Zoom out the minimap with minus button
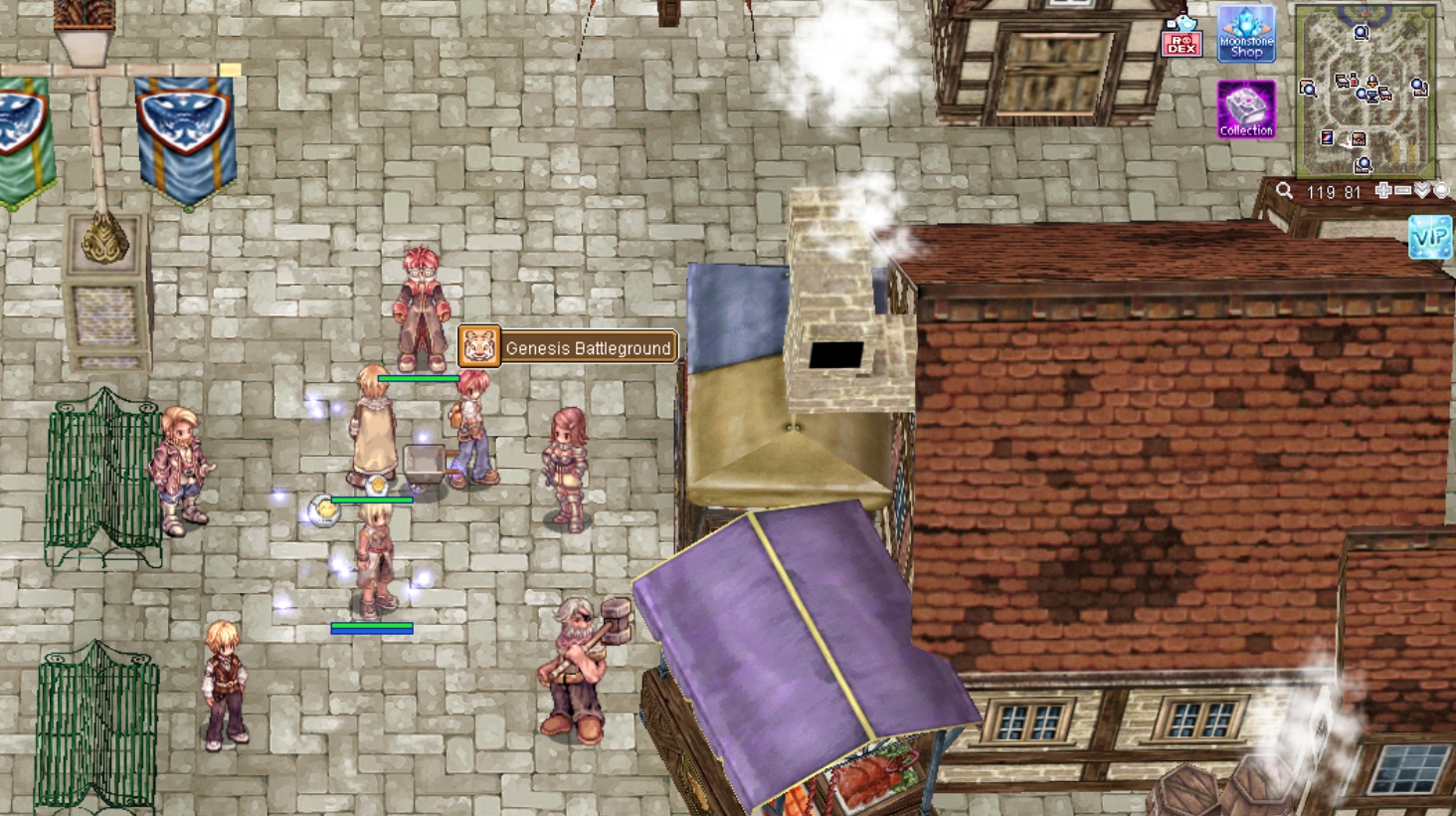 point(1402,191)
